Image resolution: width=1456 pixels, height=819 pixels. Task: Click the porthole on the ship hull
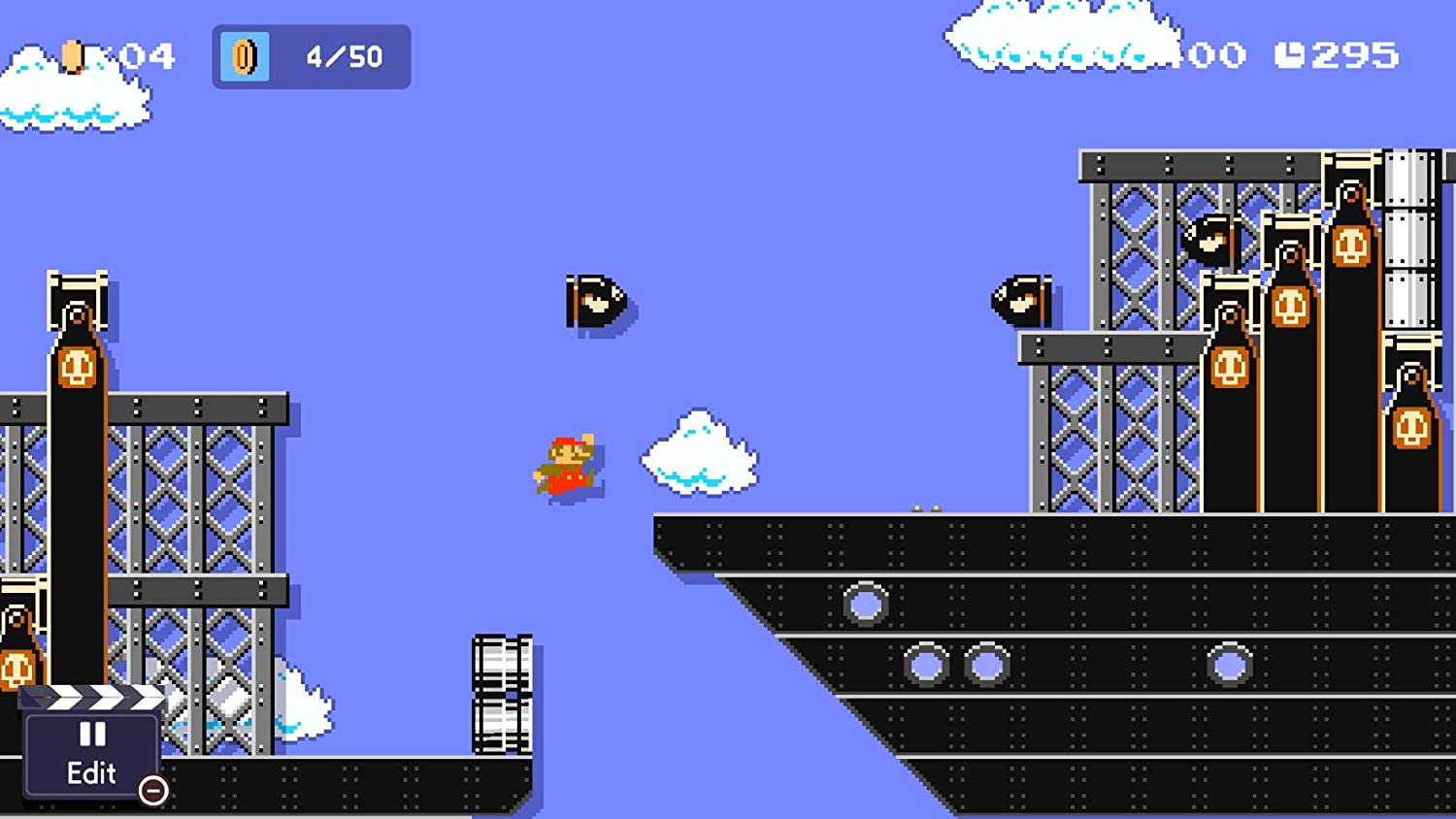pyautogui.click(x=864, y=602)
